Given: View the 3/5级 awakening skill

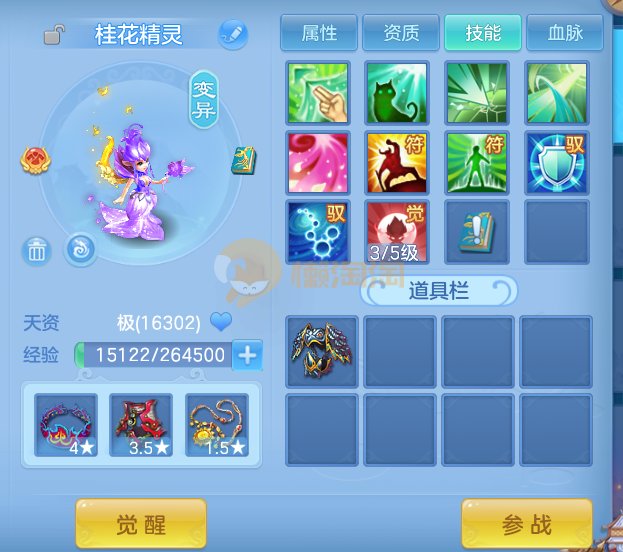Looking at the screenshot, I should tap(397, 231).
